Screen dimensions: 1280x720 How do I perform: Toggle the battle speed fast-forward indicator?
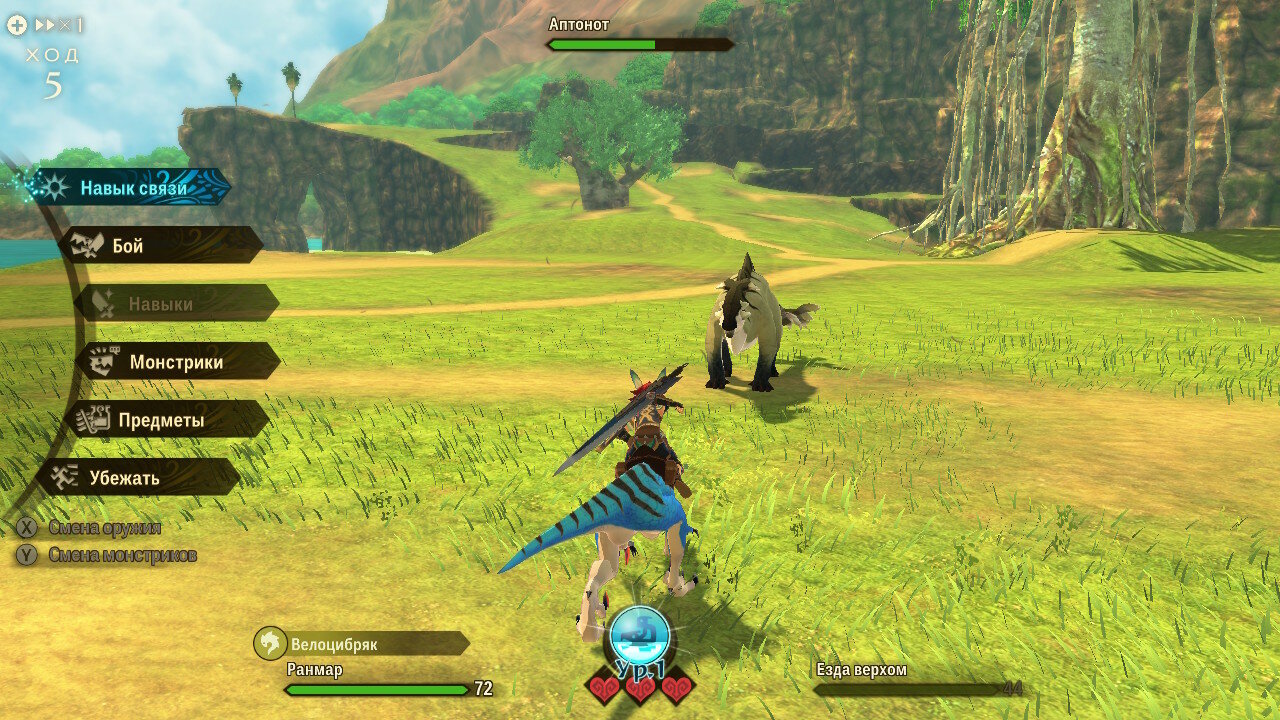click(59, 25)
